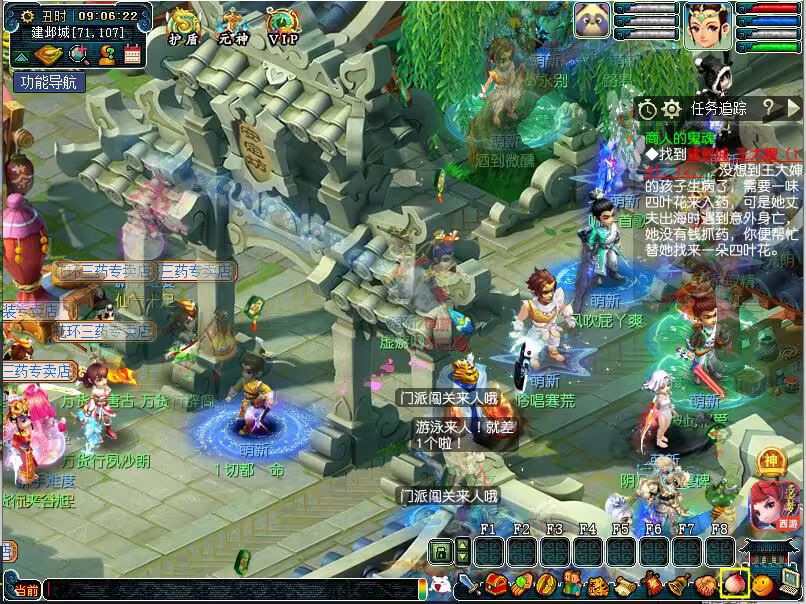The image size is (806, 604).
Task: Open the VIP menu icon
Action: tap(284, 25)
